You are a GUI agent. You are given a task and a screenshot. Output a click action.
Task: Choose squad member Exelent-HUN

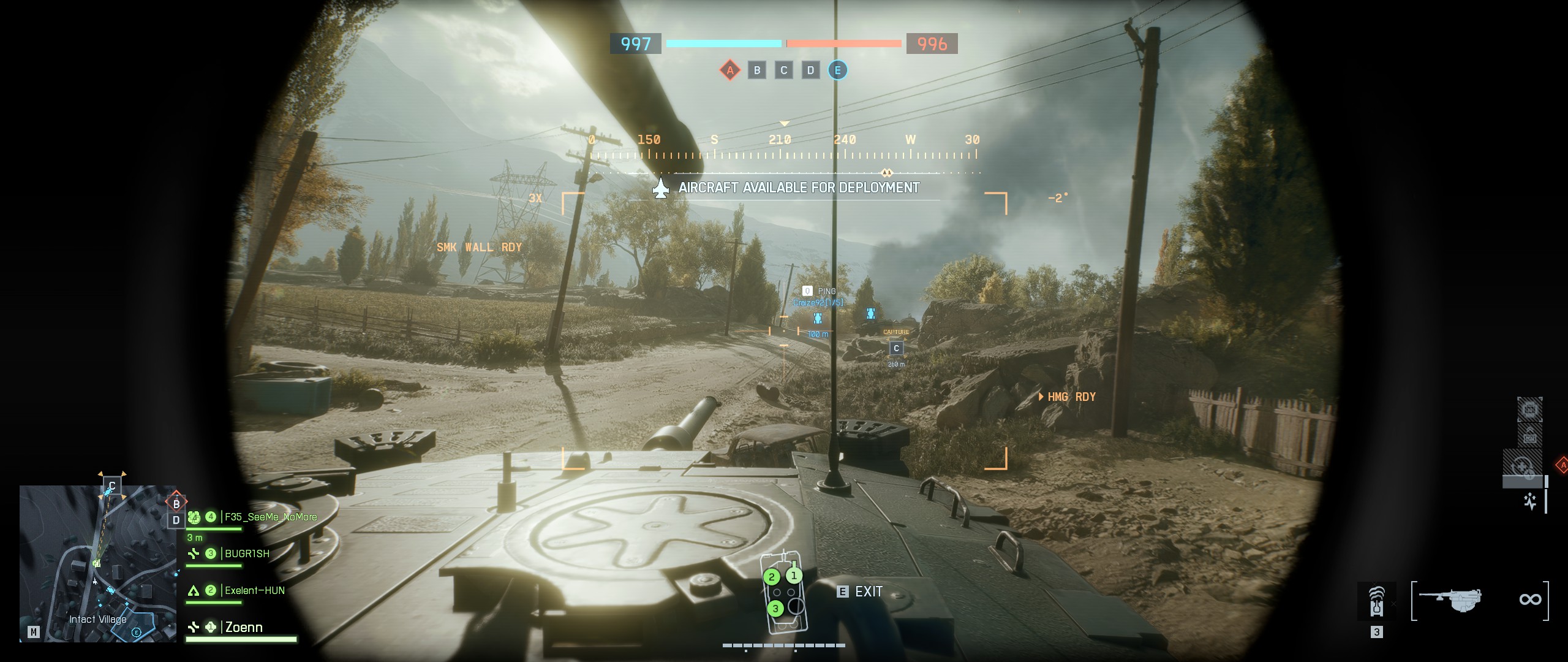click(x=254, y=591)
